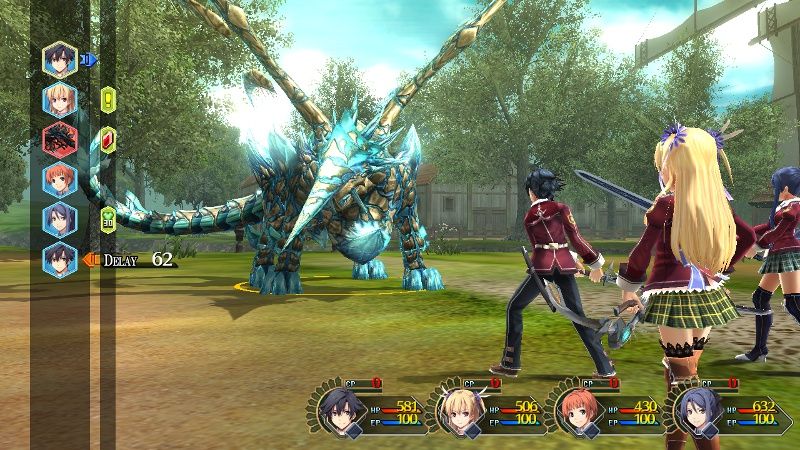Select the orange-haired character's turn order portrait
Viewport: 800px width, 450px height.
click(x=60, y=181)
